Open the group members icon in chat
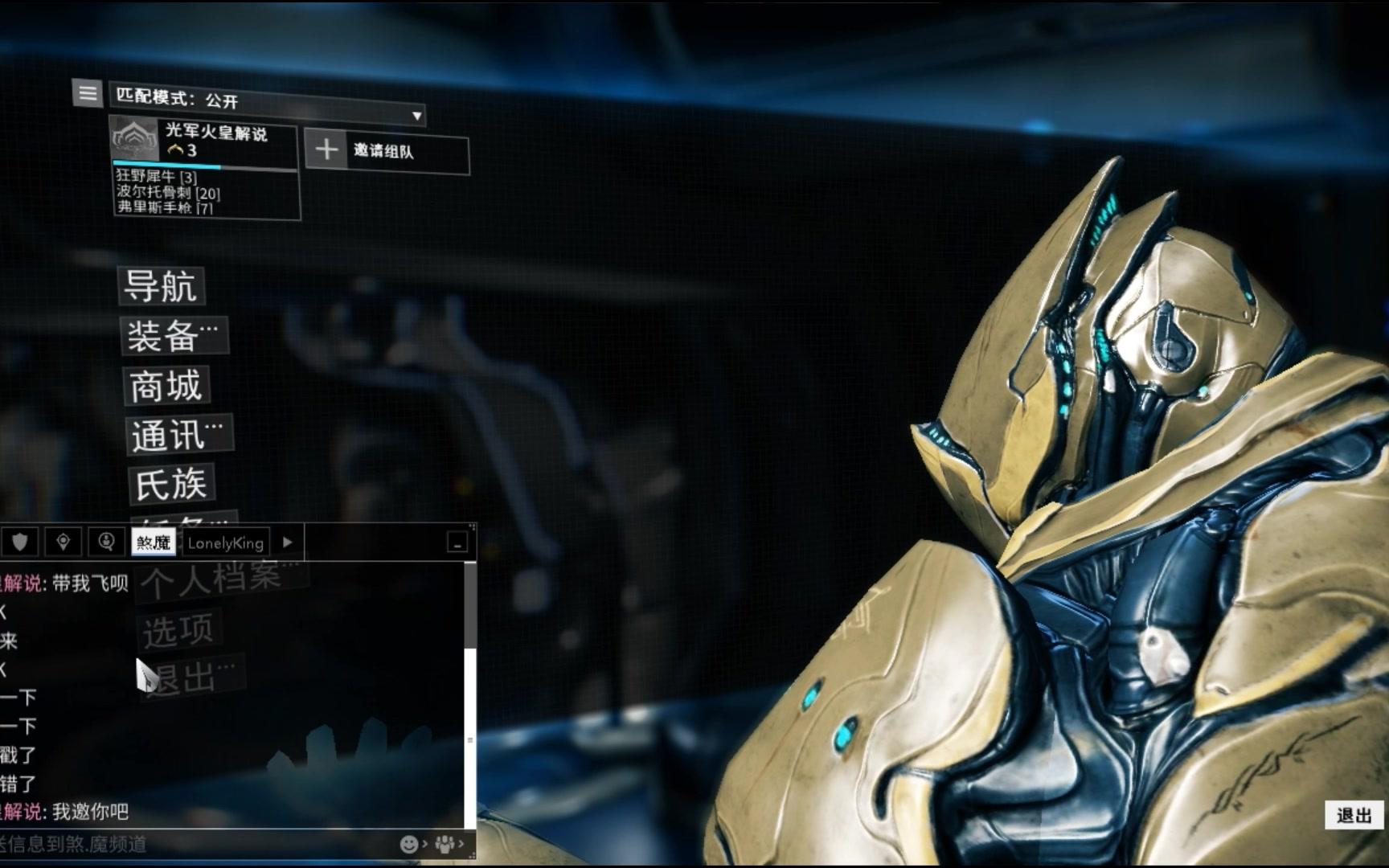The image size is (1389, 868). click(445, 844)
